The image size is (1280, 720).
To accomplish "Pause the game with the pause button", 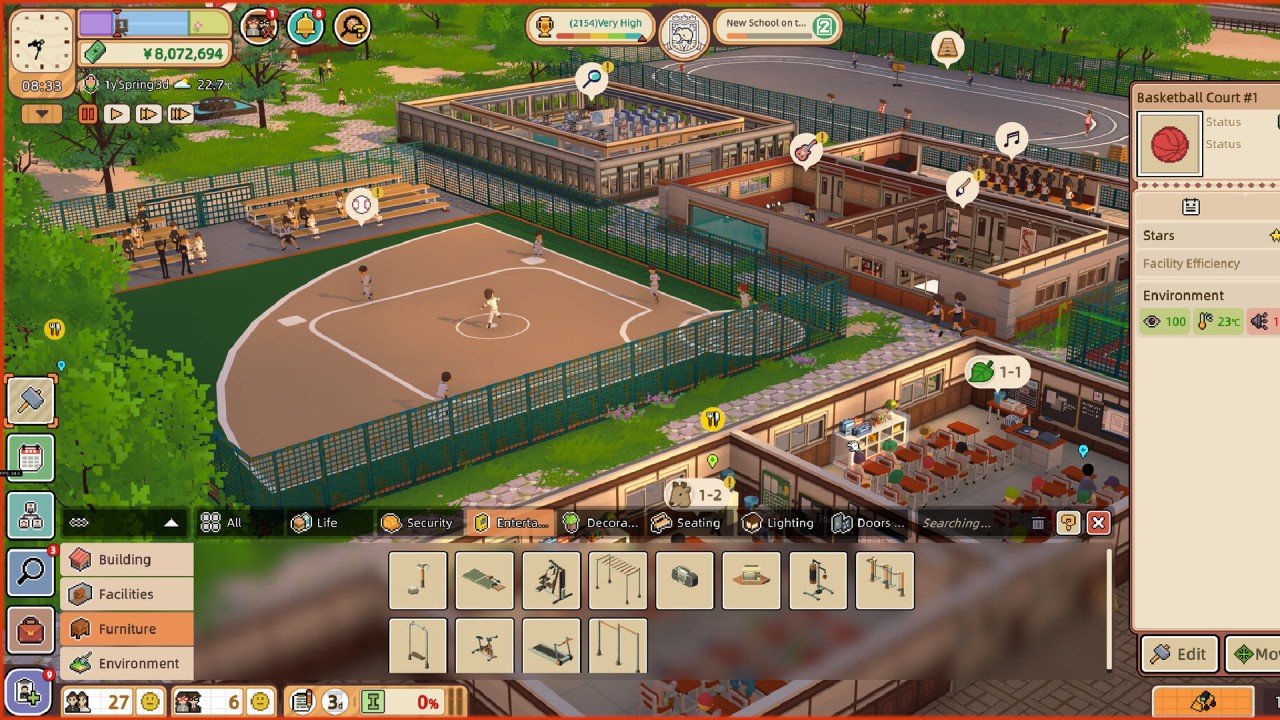I will point(87,114).
